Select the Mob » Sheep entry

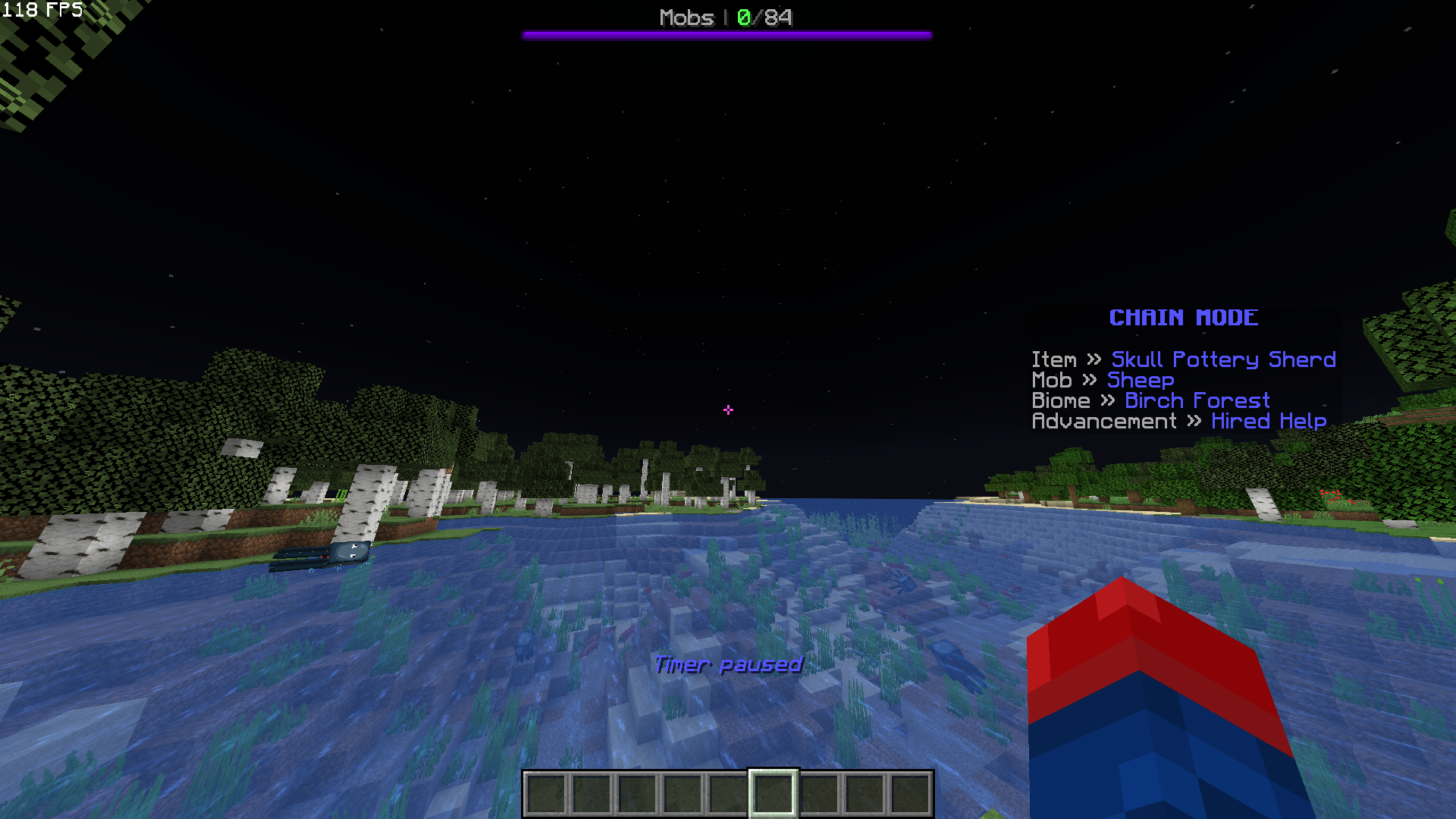click(x=1140, y=380)
